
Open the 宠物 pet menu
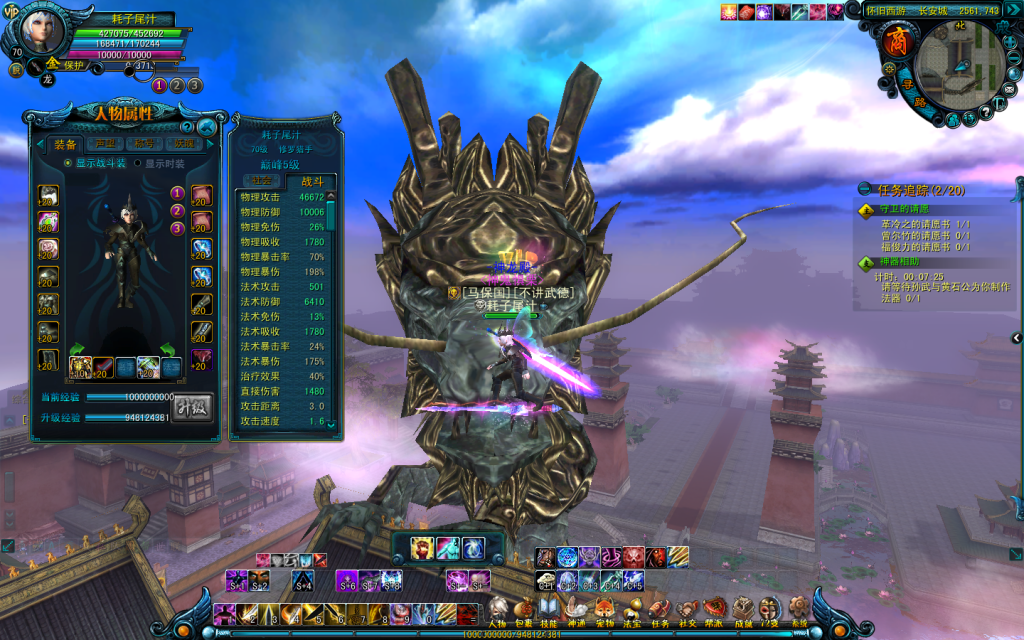604,608
